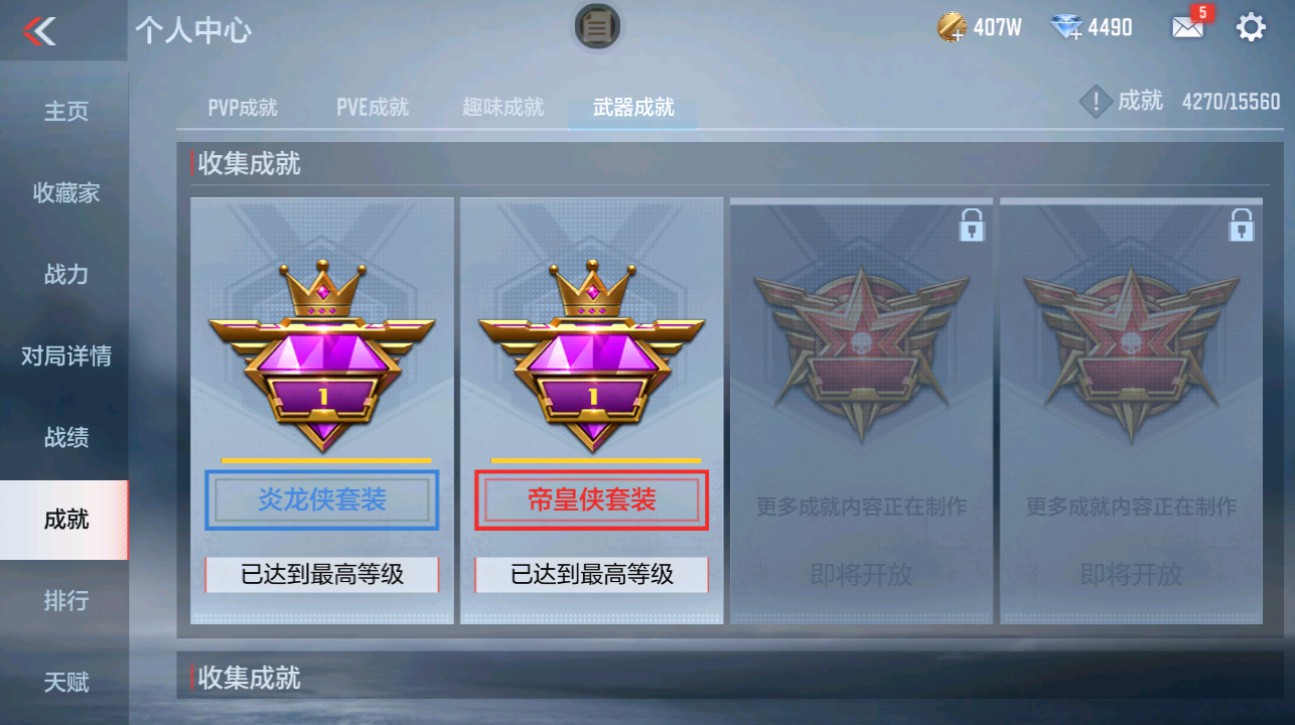This screenshot has width=1295, height=725.
Task: Select the 炎龙侠套装 name label
Action: coord(320,501)
